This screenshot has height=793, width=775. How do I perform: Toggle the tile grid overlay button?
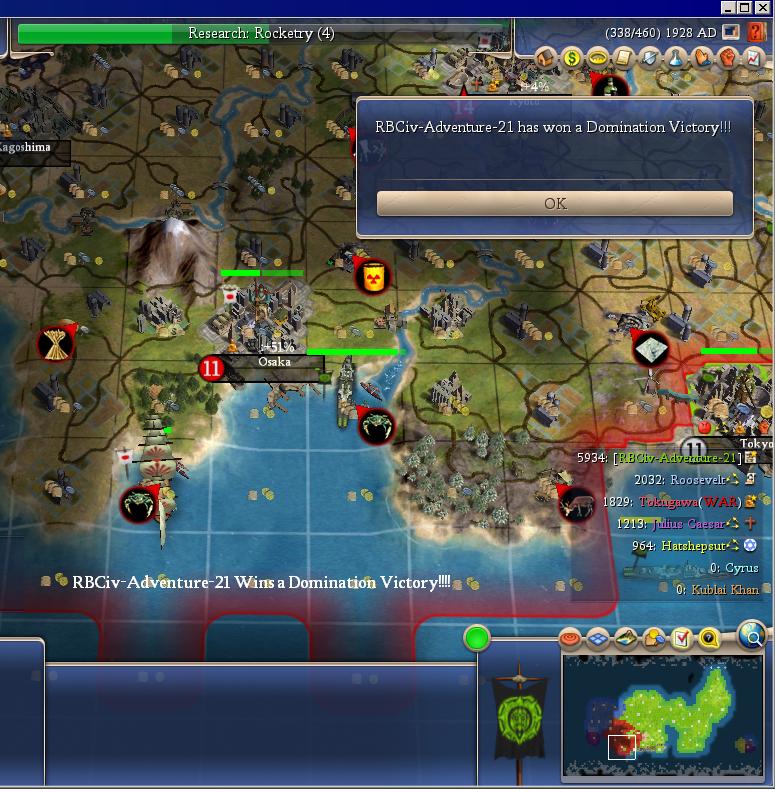pos(598,637)
